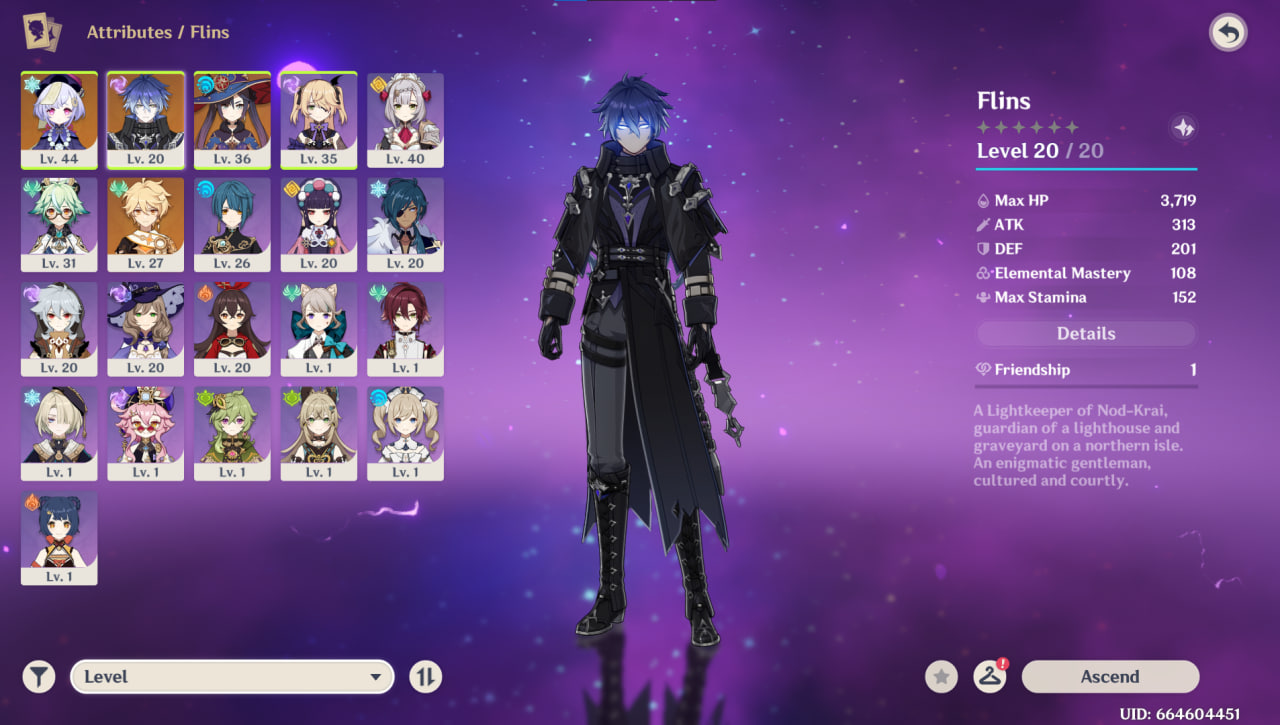Select the Lv. 44 character portrait
1280x725 pixels.
tap(59, 120)
